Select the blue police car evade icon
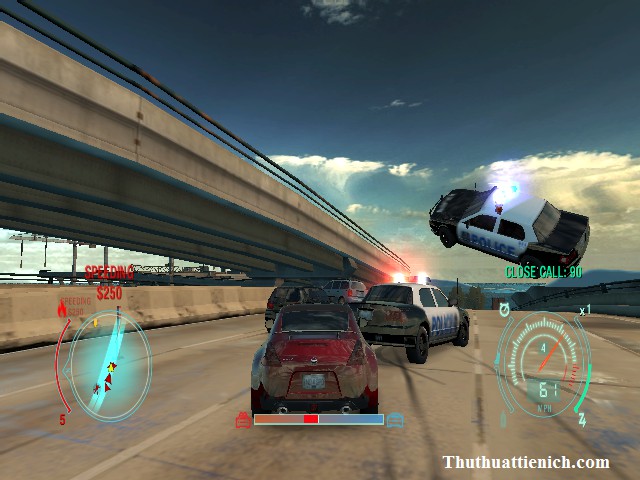The width and height of the screenshot is (640, 480). pyautogui.click(x=396, y=420)
